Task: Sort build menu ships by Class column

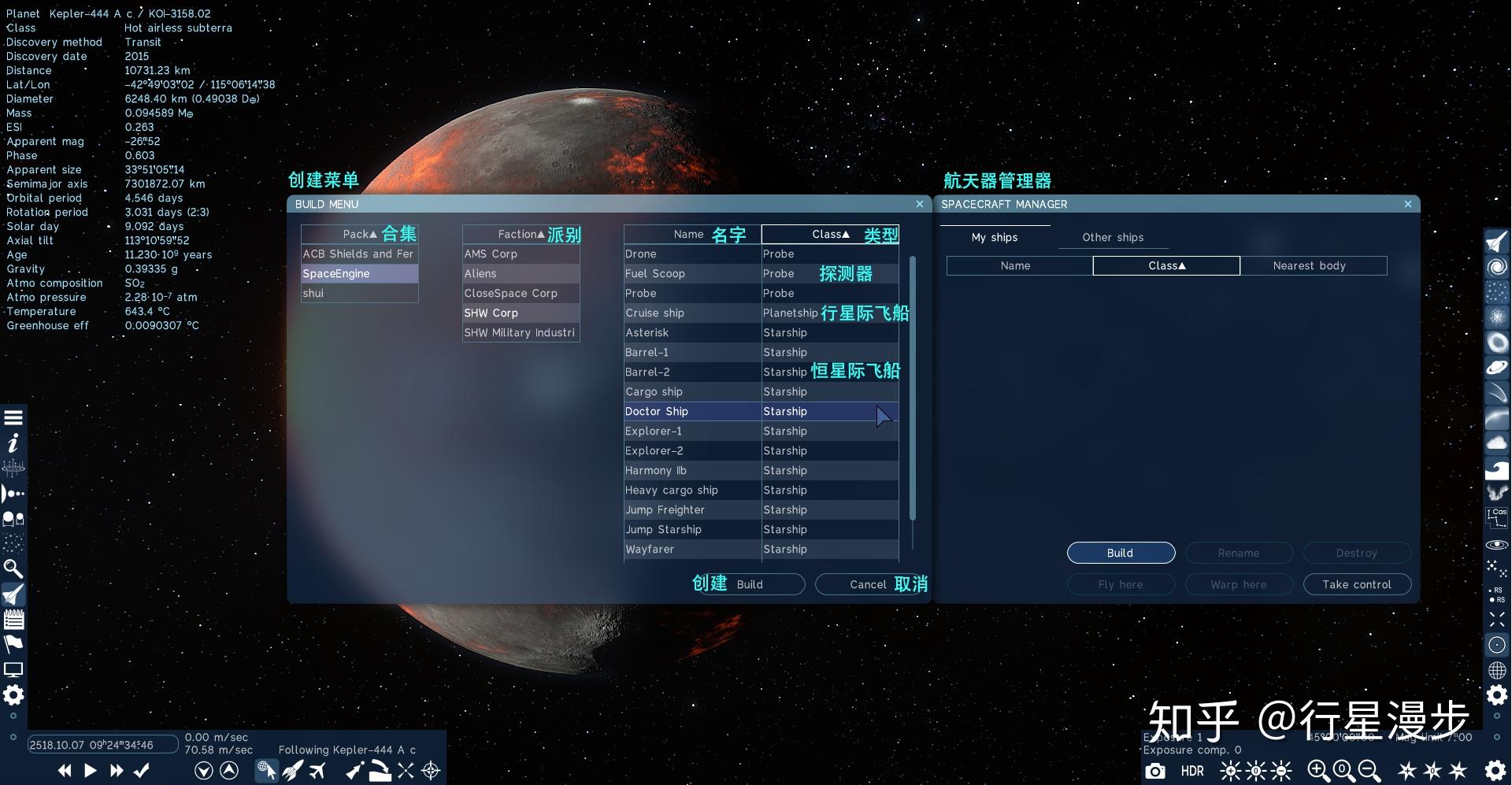Action: coord(829,234)
